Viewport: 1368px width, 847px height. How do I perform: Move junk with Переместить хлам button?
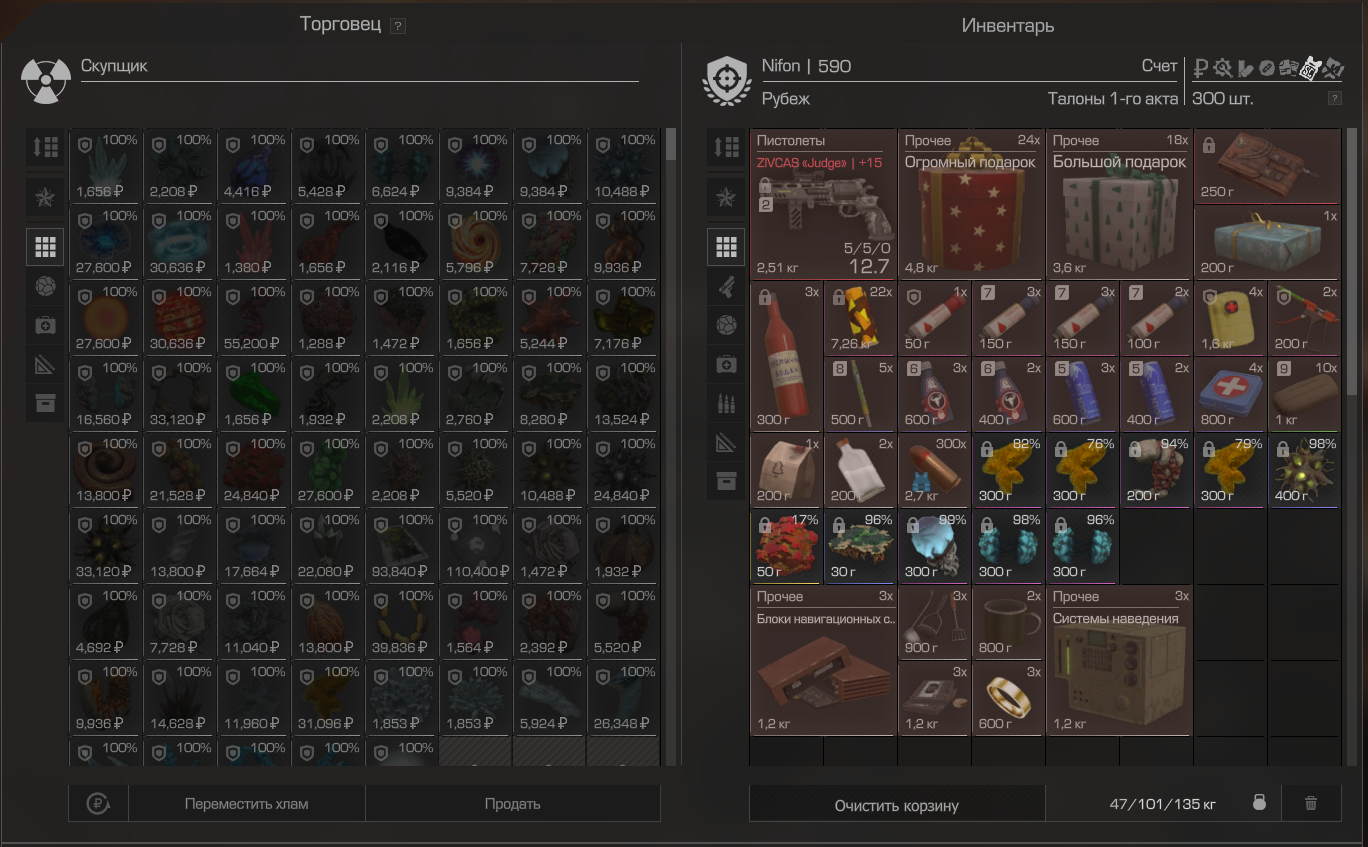click(x=246, y=804)
